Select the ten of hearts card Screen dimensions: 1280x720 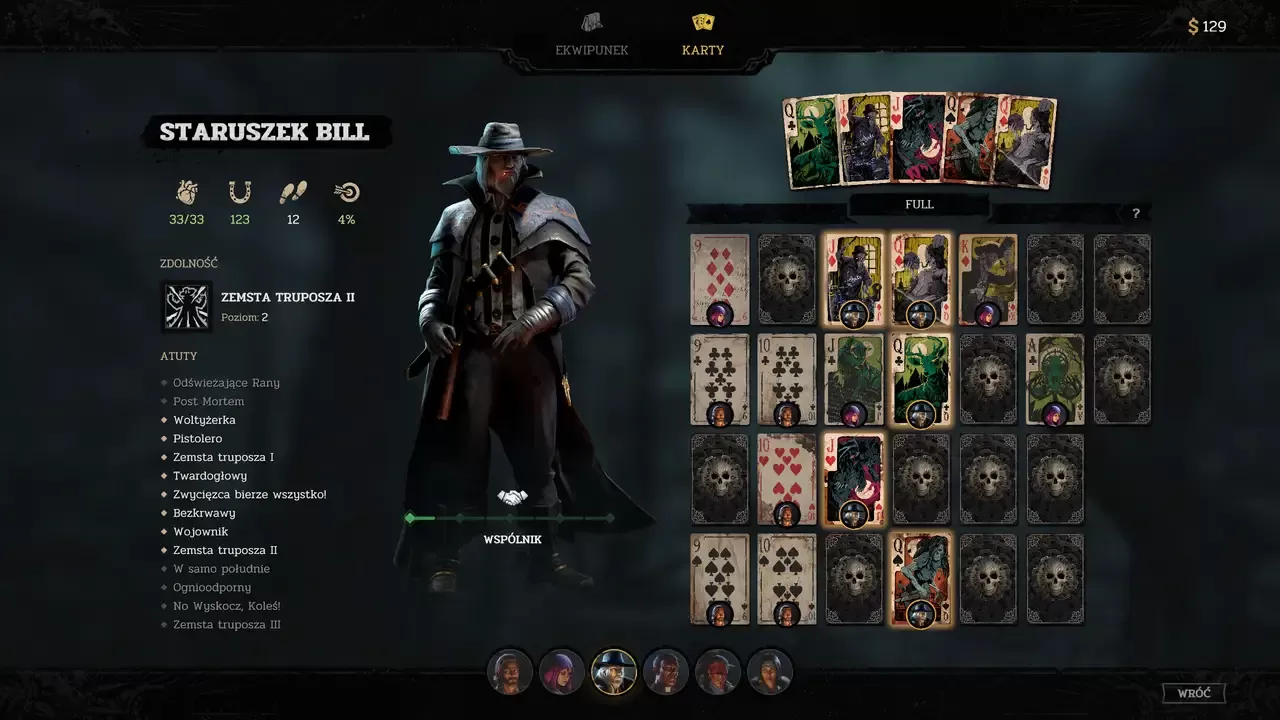(x=786, y=479)
